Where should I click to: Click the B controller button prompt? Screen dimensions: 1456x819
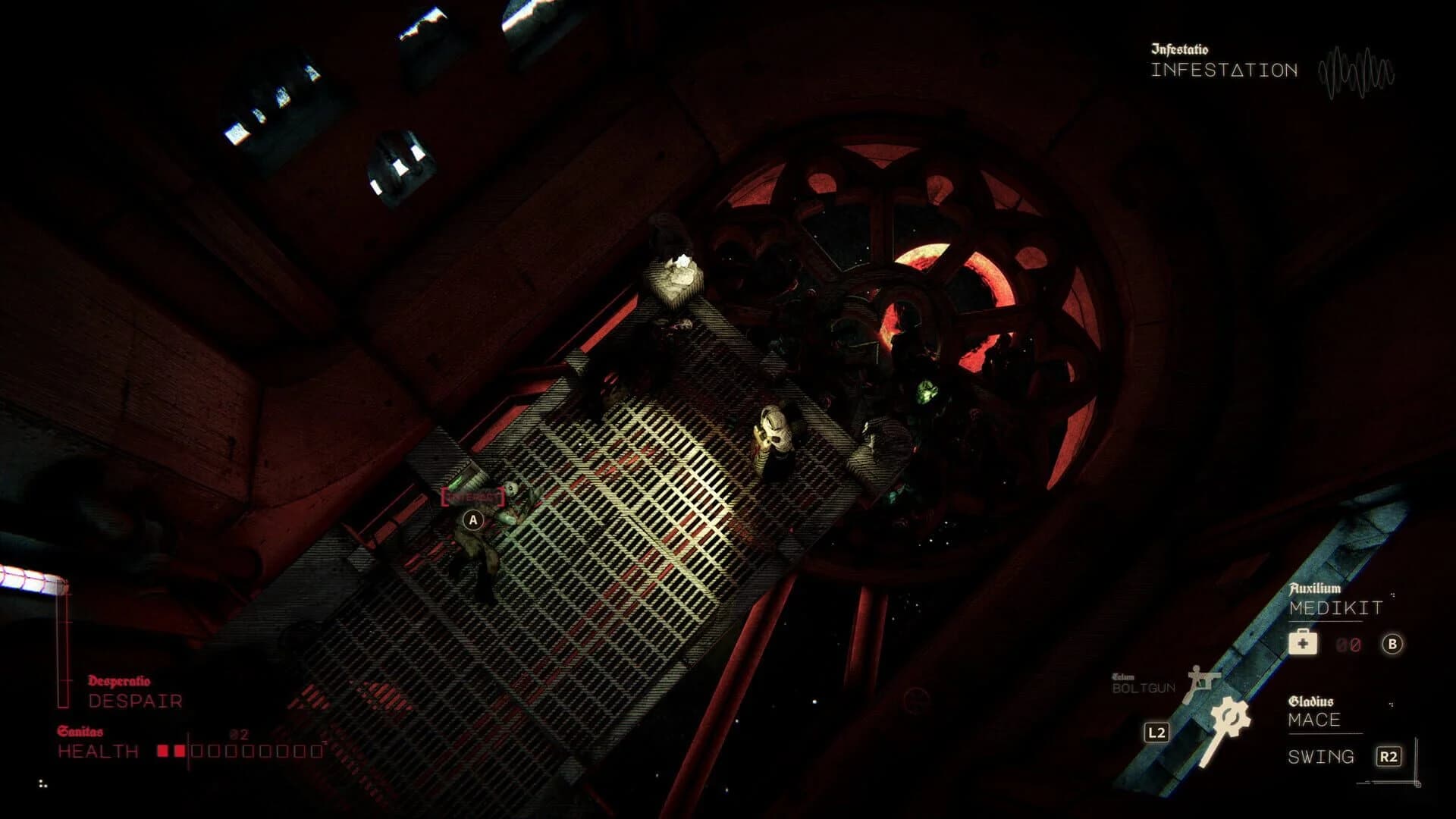[1392, 645]
